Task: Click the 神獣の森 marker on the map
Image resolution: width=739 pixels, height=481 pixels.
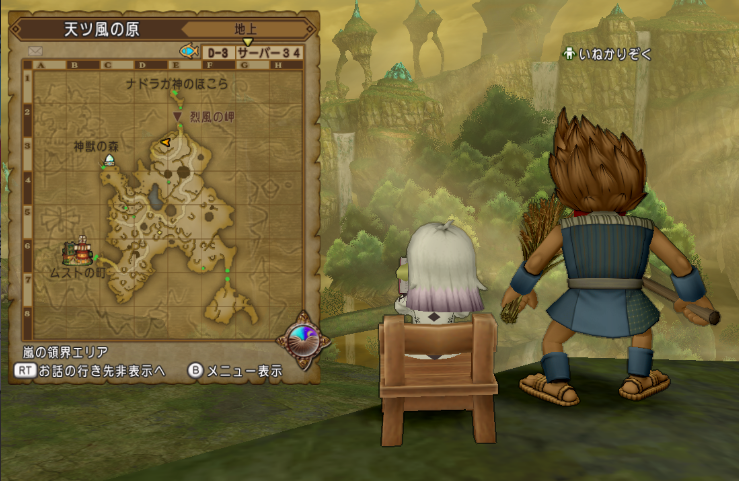Action: [108, 160]
